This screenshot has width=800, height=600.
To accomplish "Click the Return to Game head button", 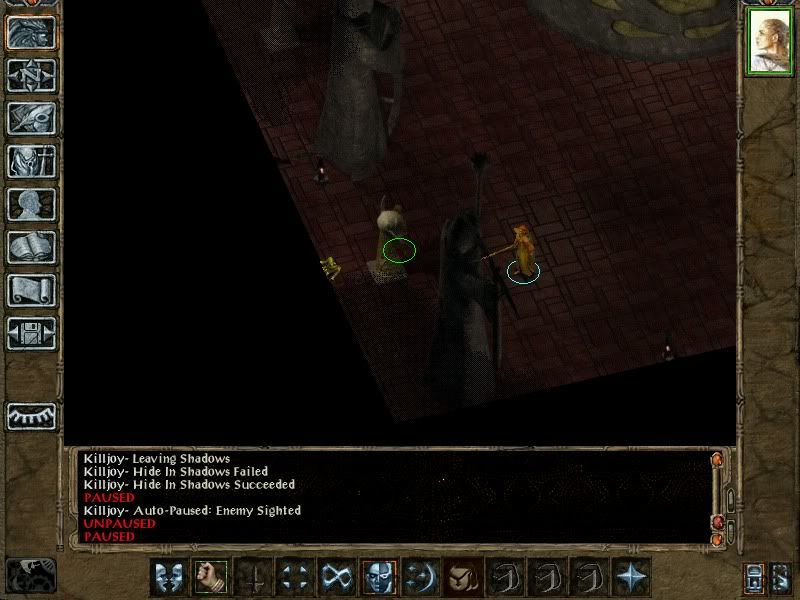I will [x=31, y=33].
